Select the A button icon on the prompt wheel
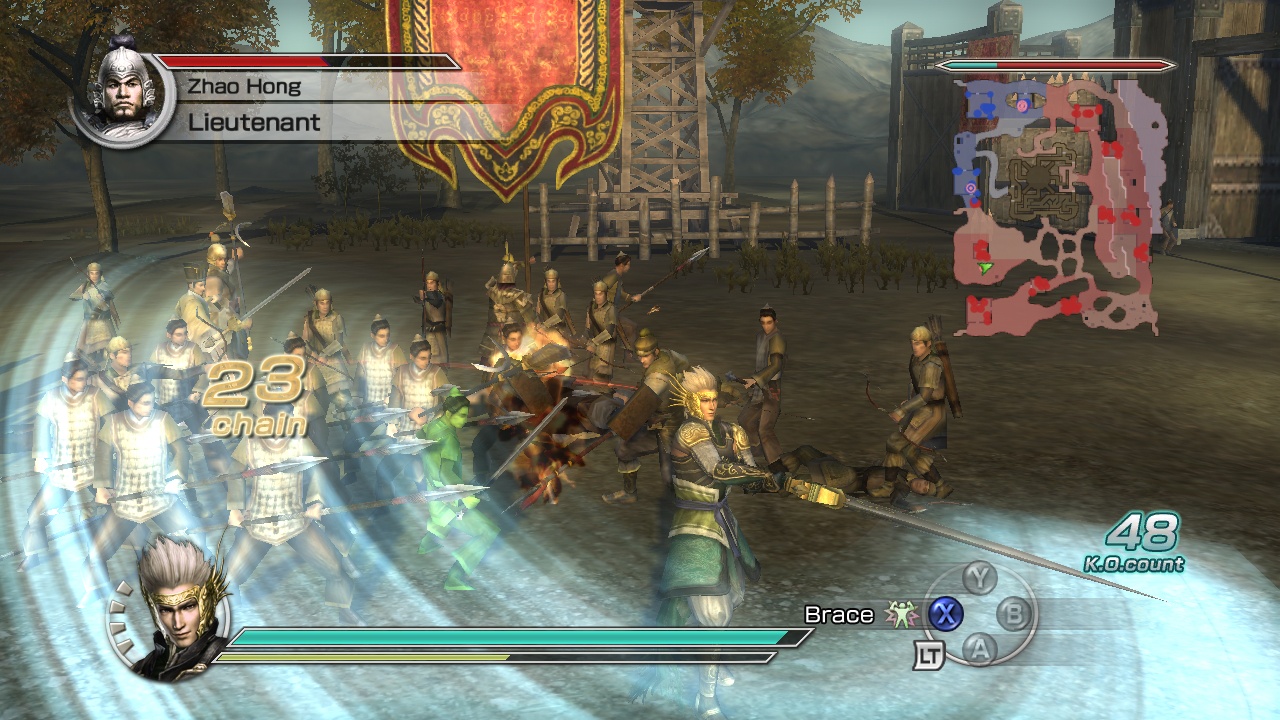 tap(979, 649)
